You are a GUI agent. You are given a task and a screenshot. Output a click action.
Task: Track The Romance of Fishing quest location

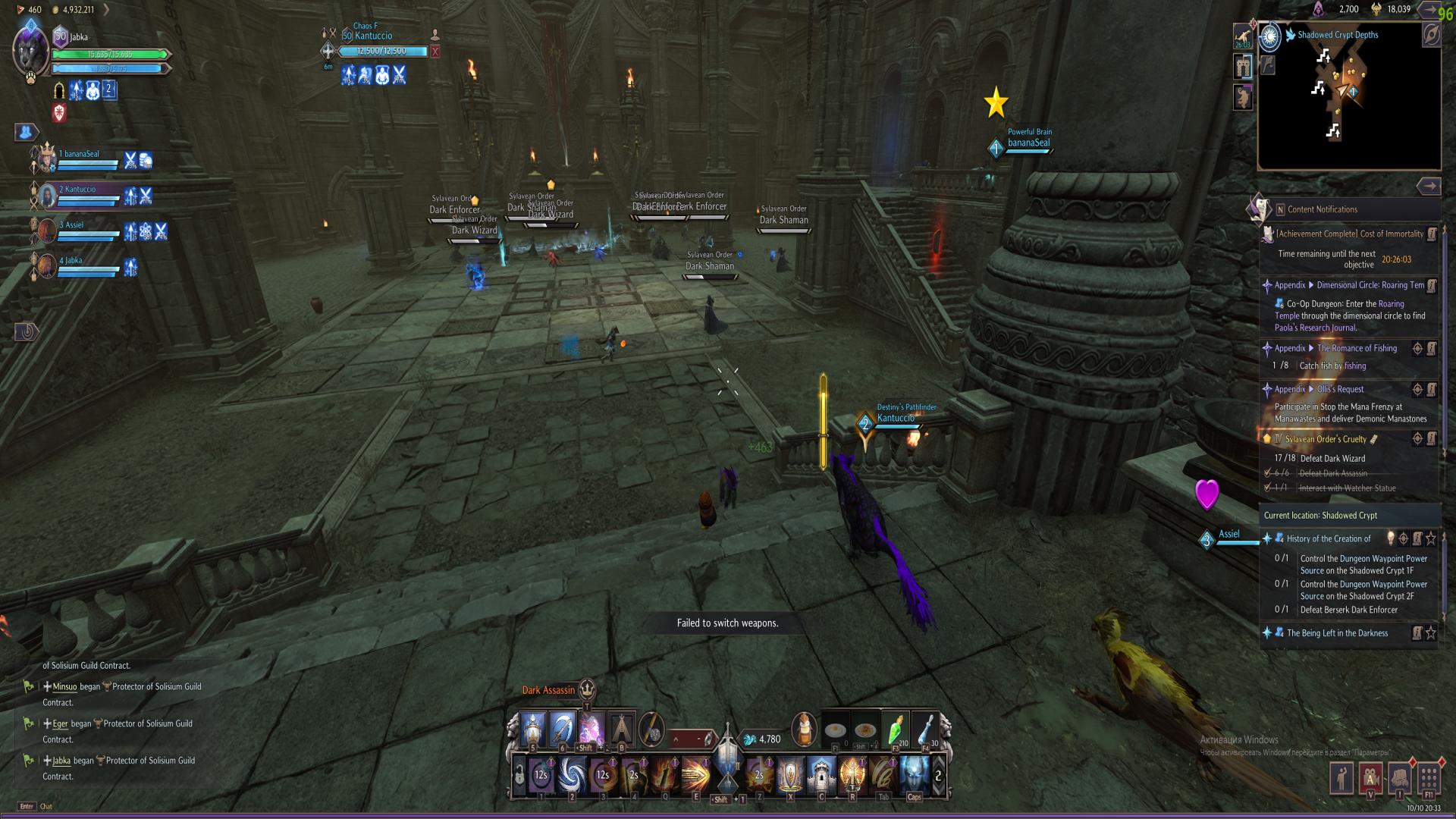click(x=1417, y=348)
